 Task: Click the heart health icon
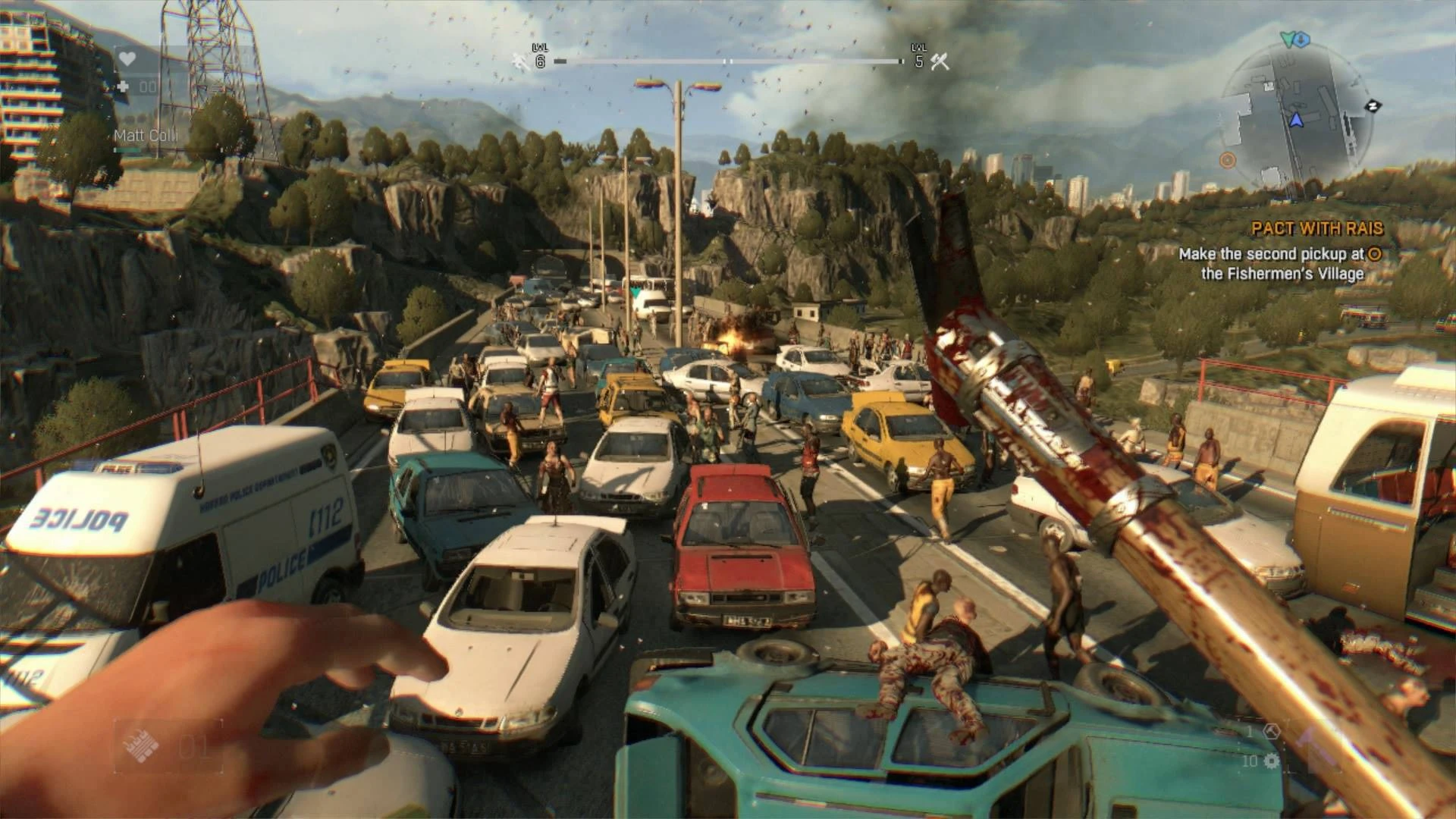(127, 59)
